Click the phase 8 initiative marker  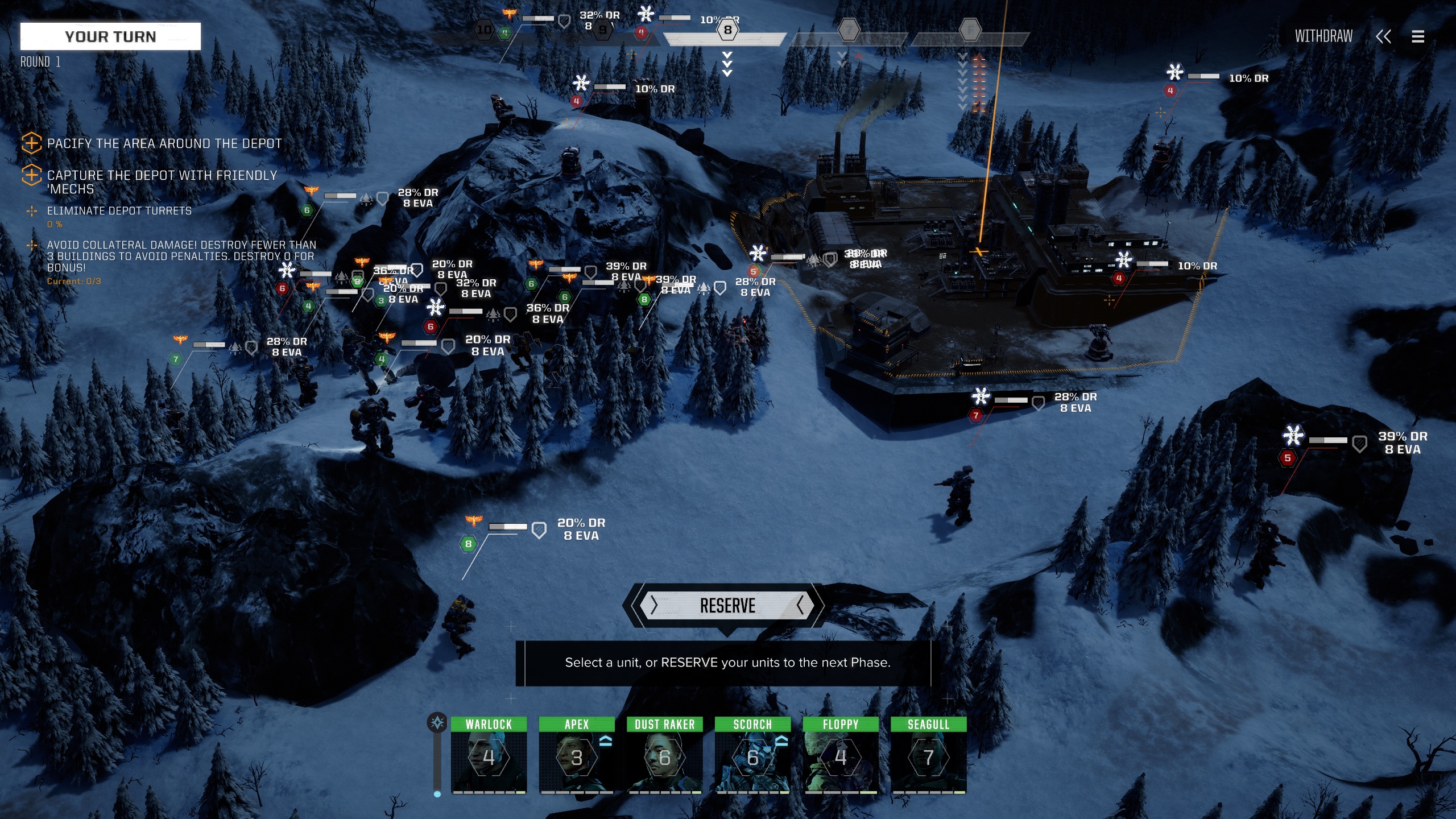[x=727, y=30]
